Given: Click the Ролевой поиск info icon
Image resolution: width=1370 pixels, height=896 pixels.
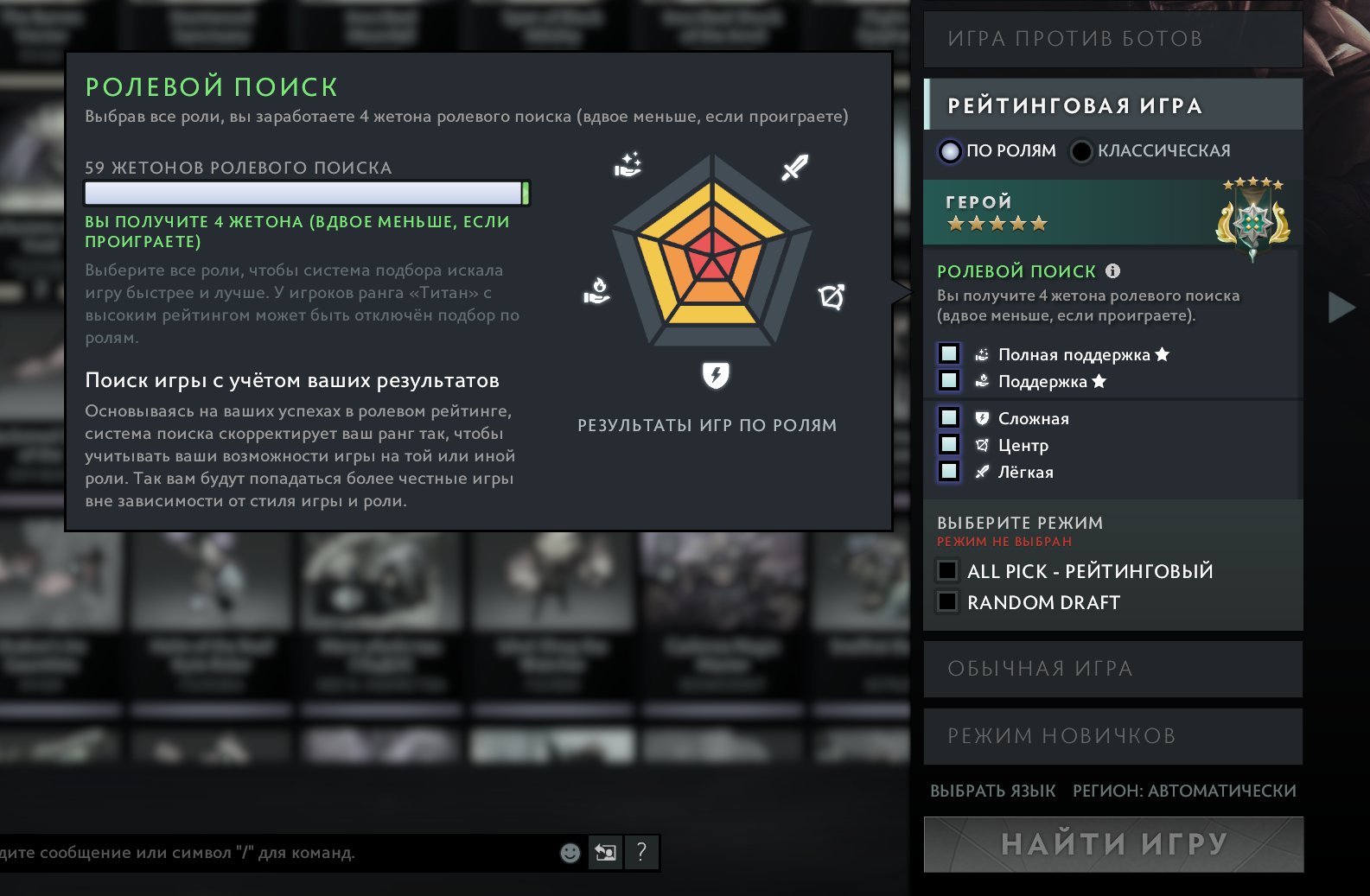Looking at the screenshot, I should click(x=1113, y=271).
